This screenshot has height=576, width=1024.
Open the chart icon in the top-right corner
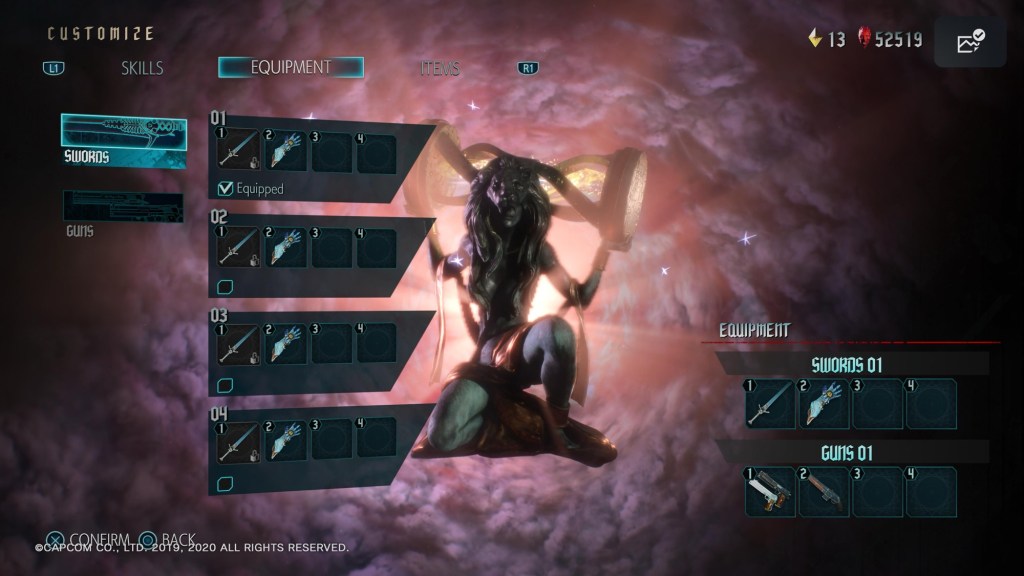(x=970, y=41)
